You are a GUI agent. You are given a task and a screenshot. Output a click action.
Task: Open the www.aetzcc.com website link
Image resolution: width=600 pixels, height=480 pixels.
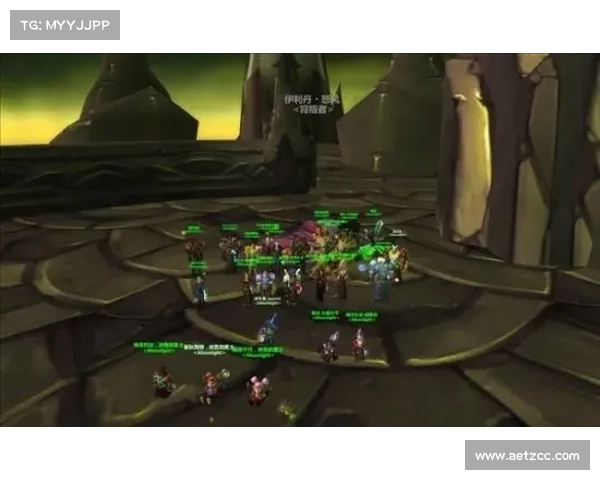tap(527, 456)
